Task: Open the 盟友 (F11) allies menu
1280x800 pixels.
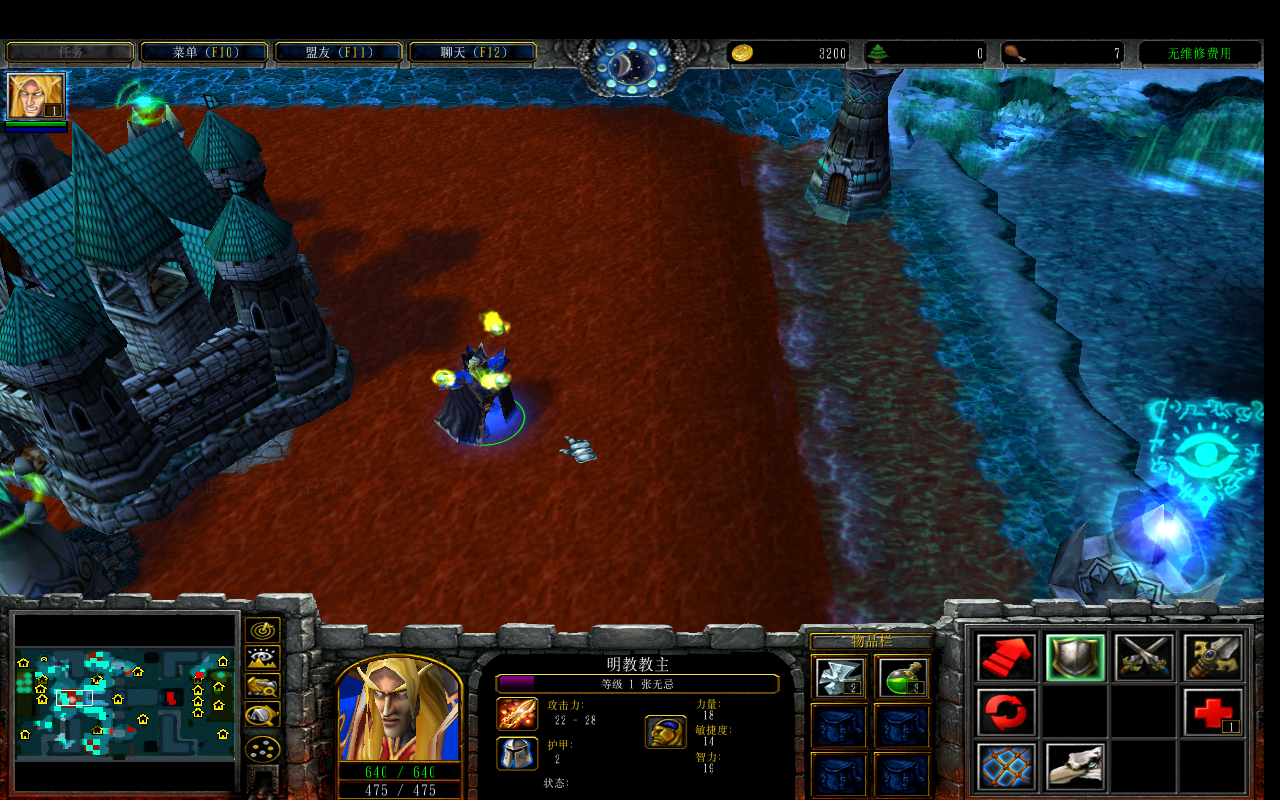Action: coord(338,52)
